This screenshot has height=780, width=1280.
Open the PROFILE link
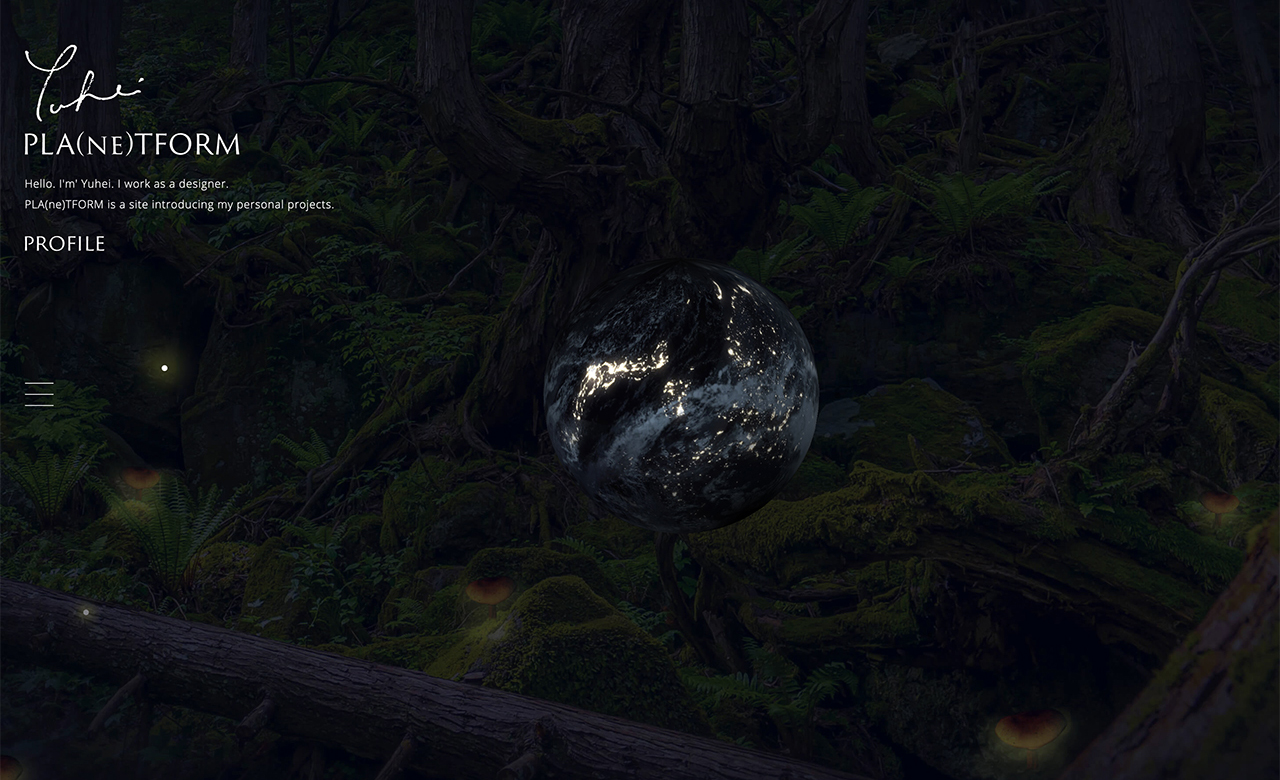(x=64, y=244)
